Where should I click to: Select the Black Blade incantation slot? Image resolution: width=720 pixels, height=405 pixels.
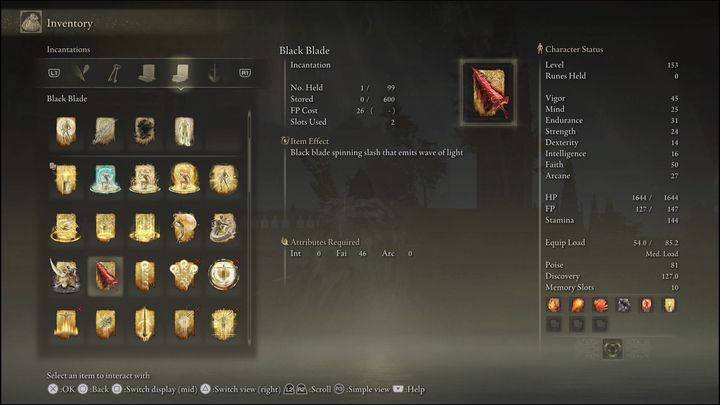105,275
